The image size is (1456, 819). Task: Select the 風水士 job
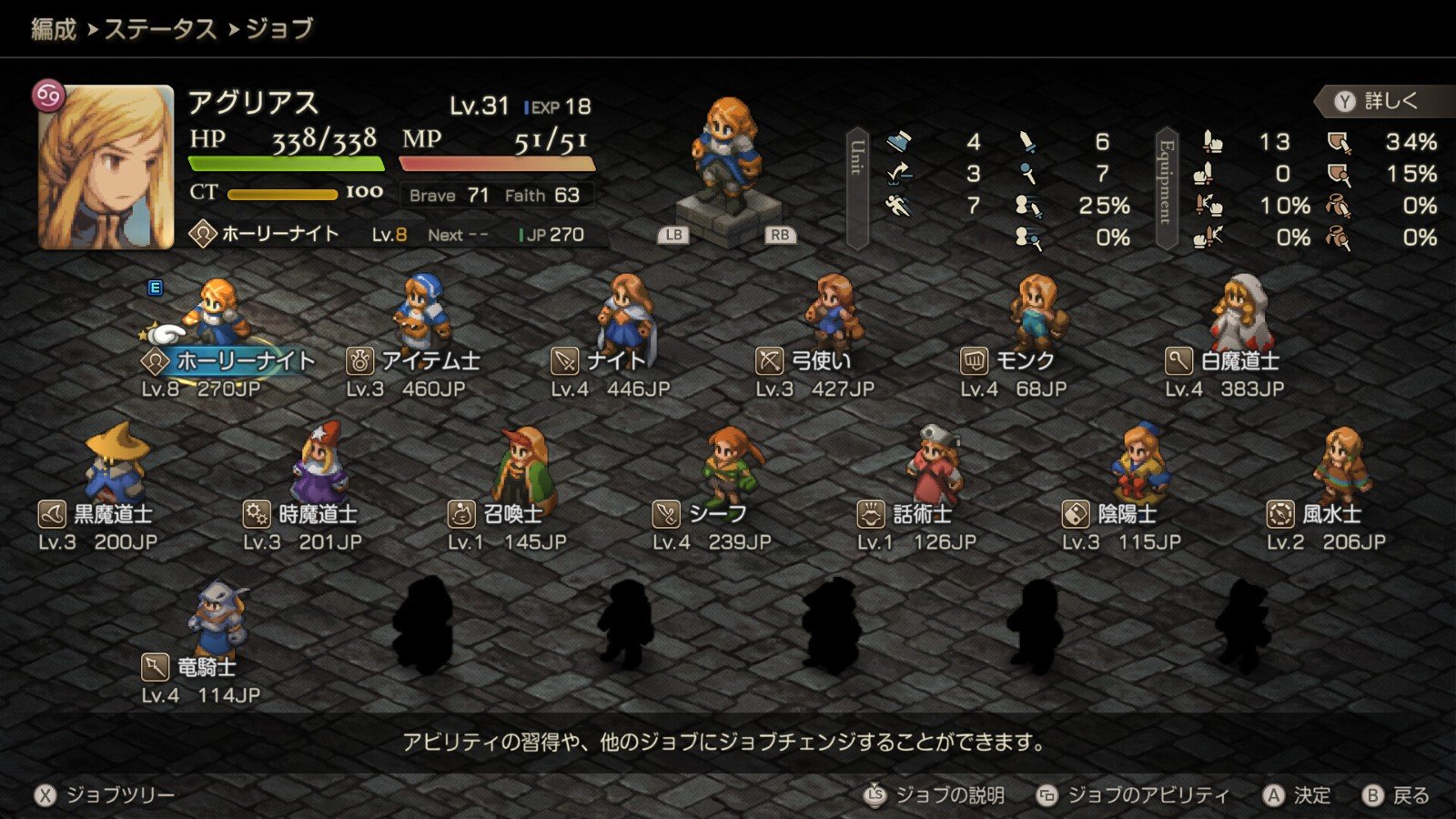click(x=1315, y=514)
